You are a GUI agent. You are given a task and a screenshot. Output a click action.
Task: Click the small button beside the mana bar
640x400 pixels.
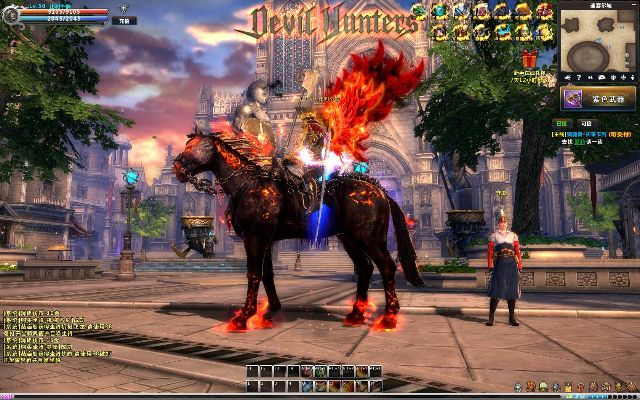(122, 19)
